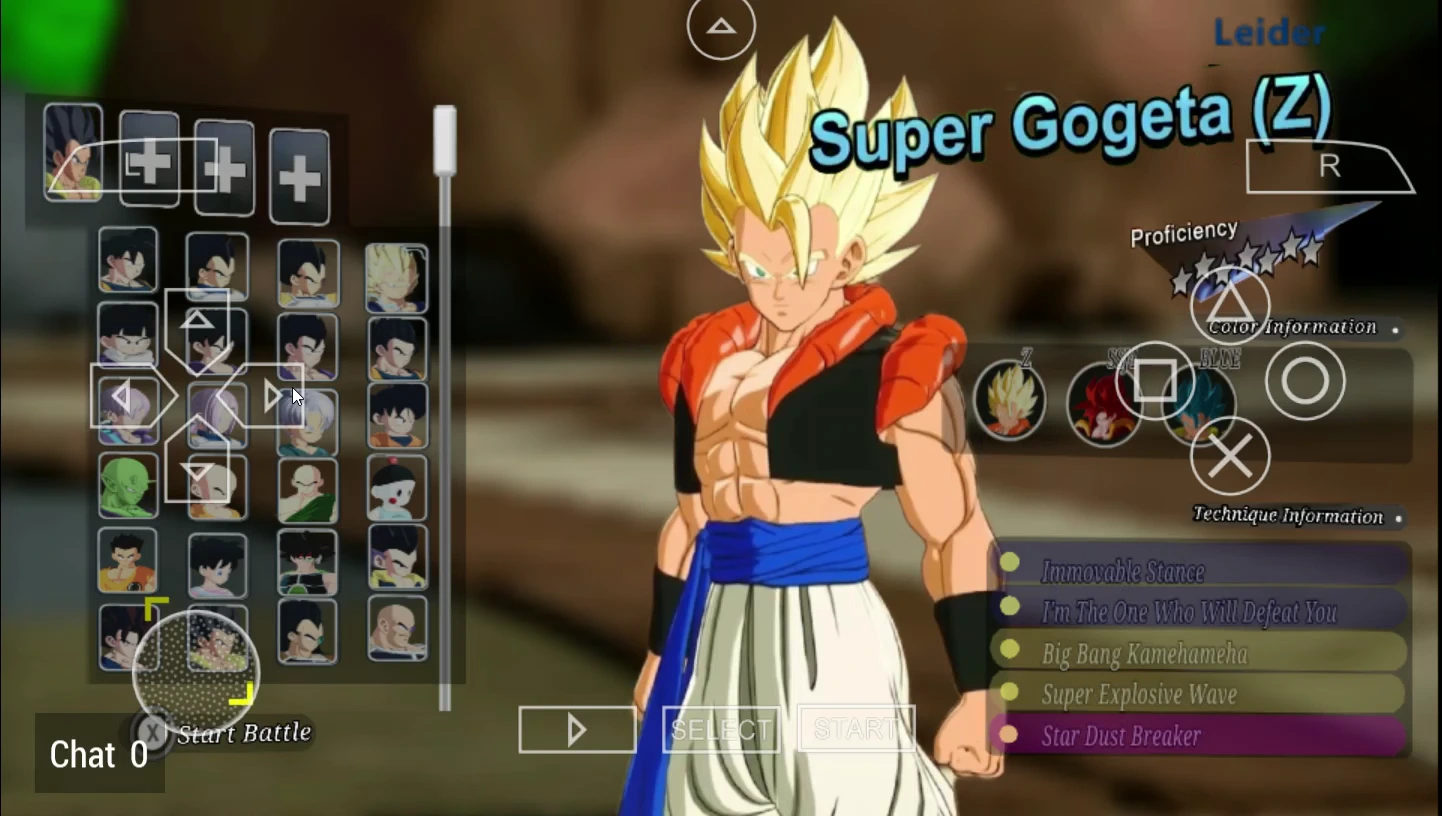Screen dimensions: 1442x816
Task: Choose the red-haired SSJ4 Gogeta color icon
Action: click(x=1101, y=405)
